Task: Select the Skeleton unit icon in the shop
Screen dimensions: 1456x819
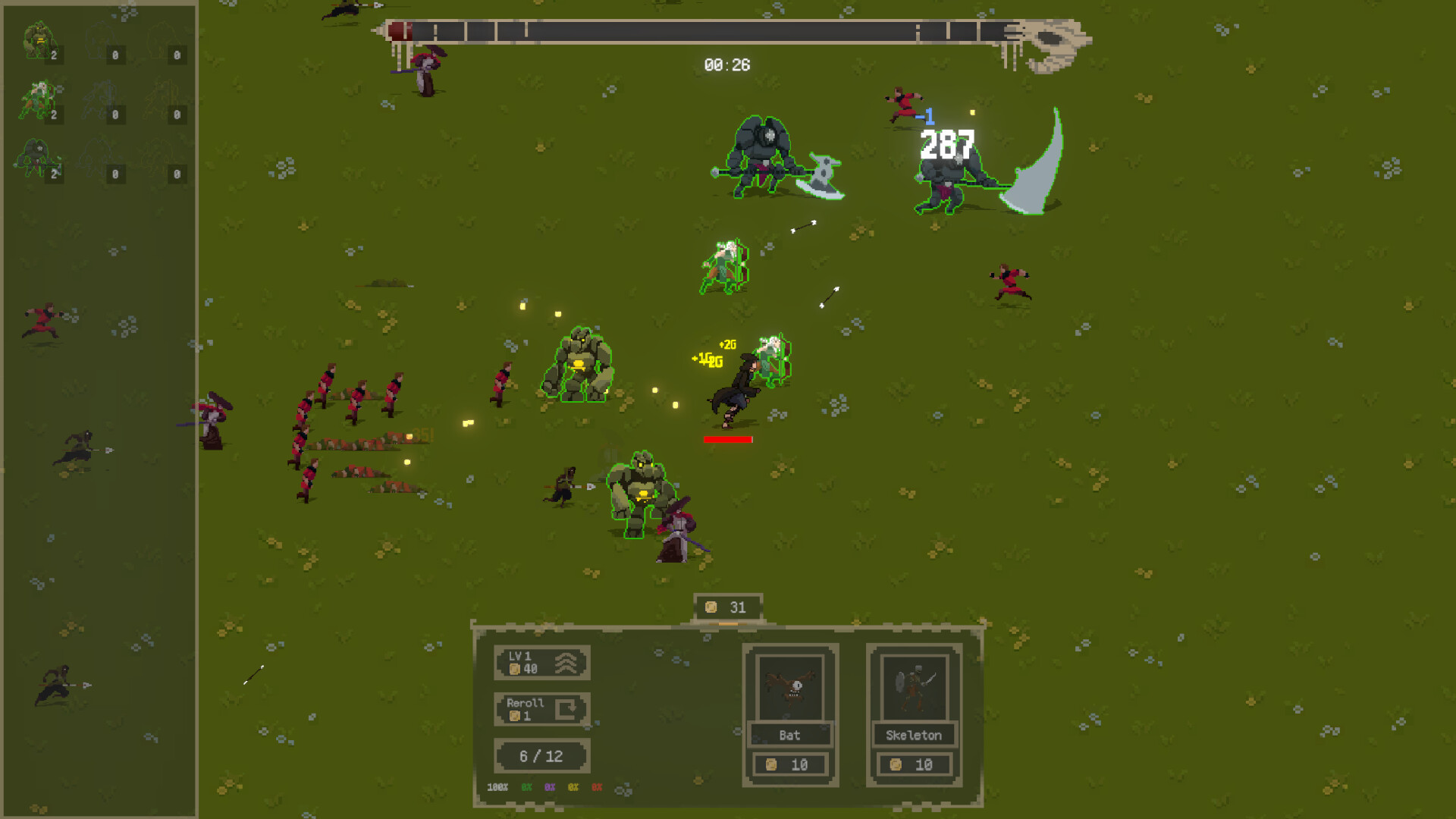Action: pyautogui.click(x=913, y=686)
